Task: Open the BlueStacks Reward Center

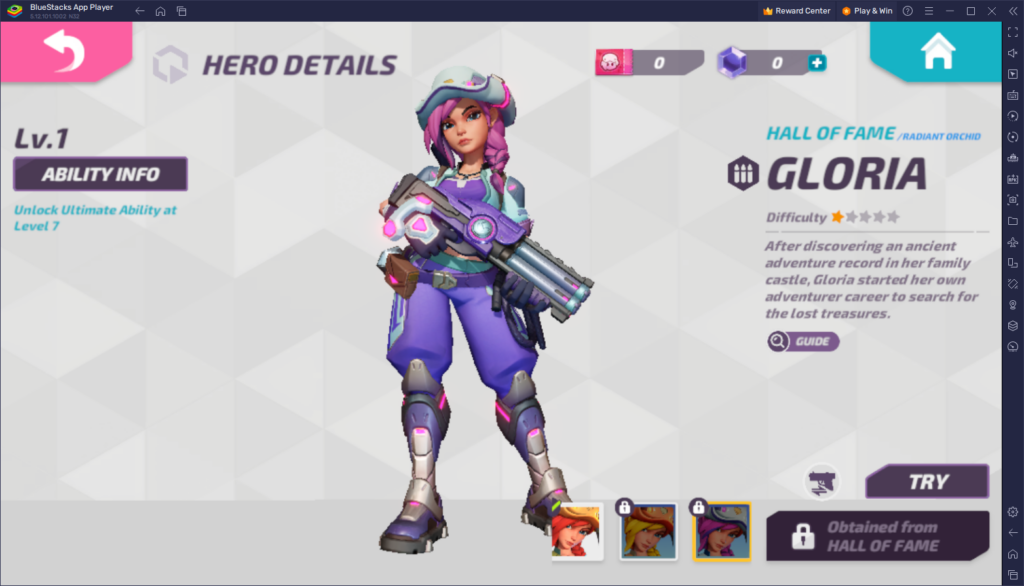Action: 796,11
